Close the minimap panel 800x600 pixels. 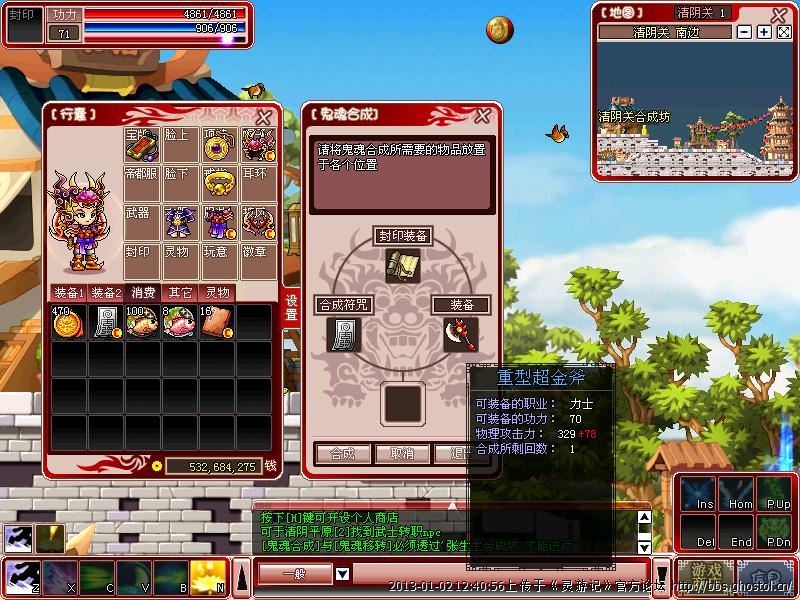[x=784, y=32]
